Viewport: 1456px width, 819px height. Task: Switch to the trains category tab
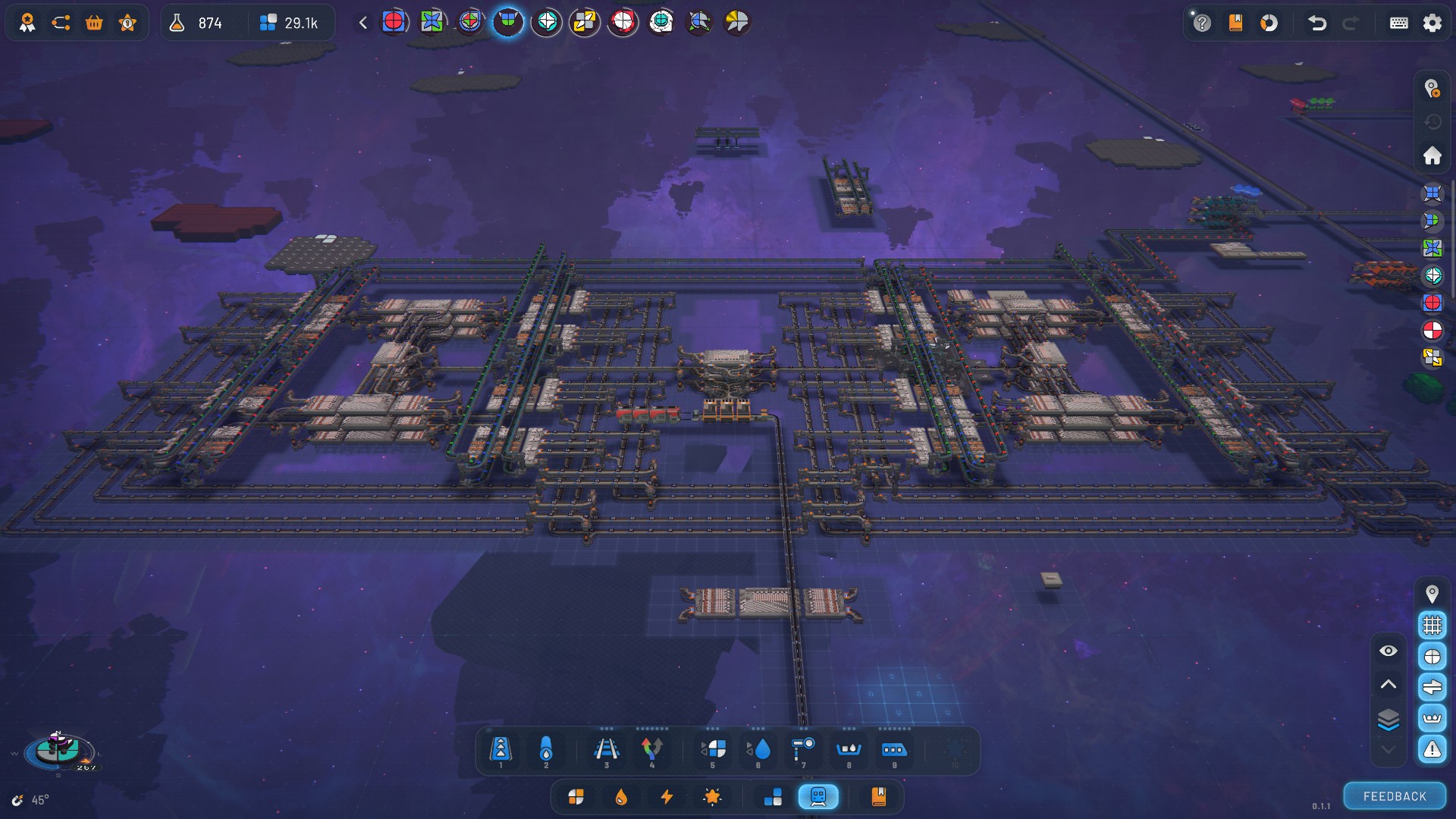click(818, 796)
